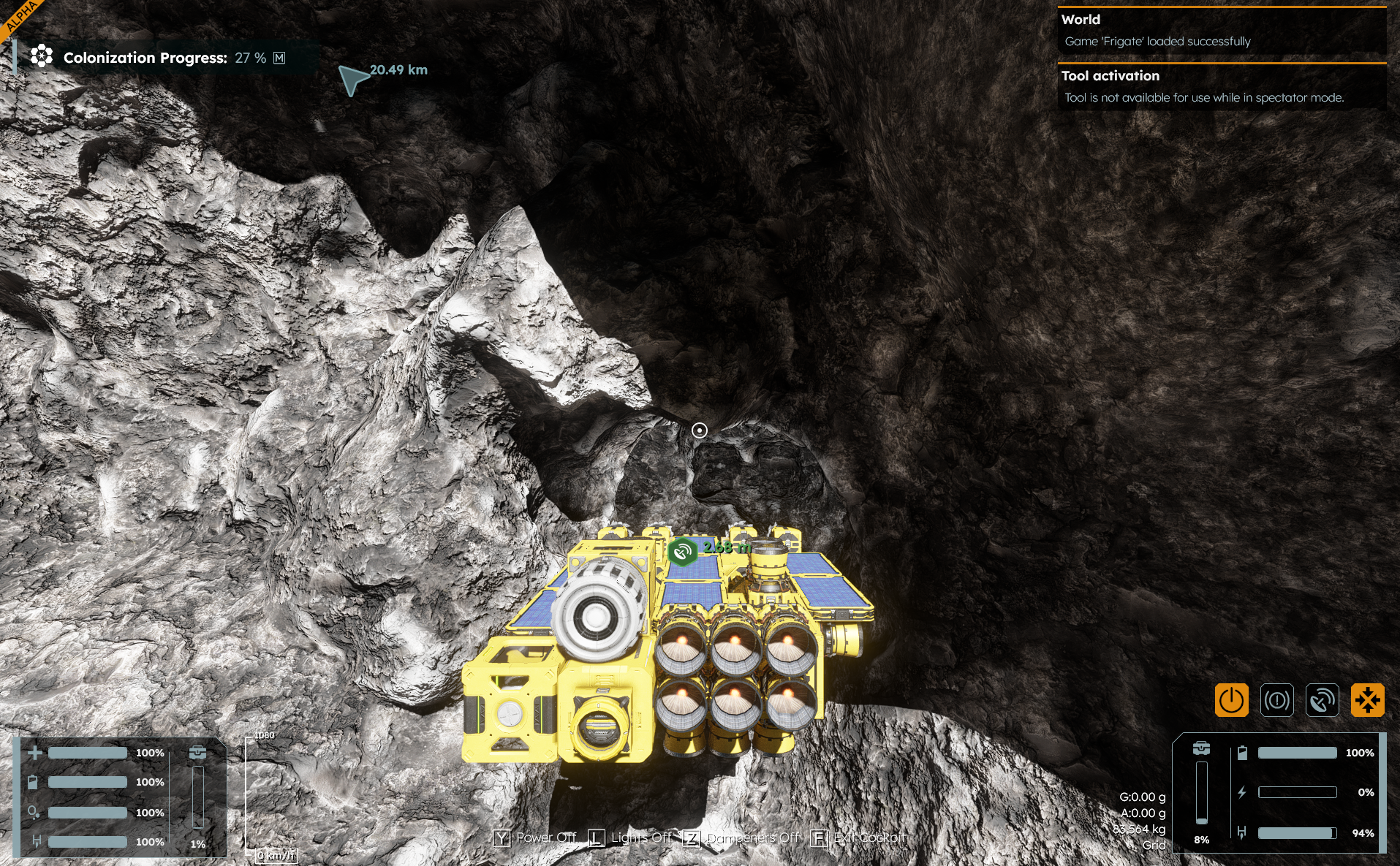This screenshot has width=1400, height=866.
Task: Dismiss the 'Tool activation' notification
Action: pos(1221,86)
